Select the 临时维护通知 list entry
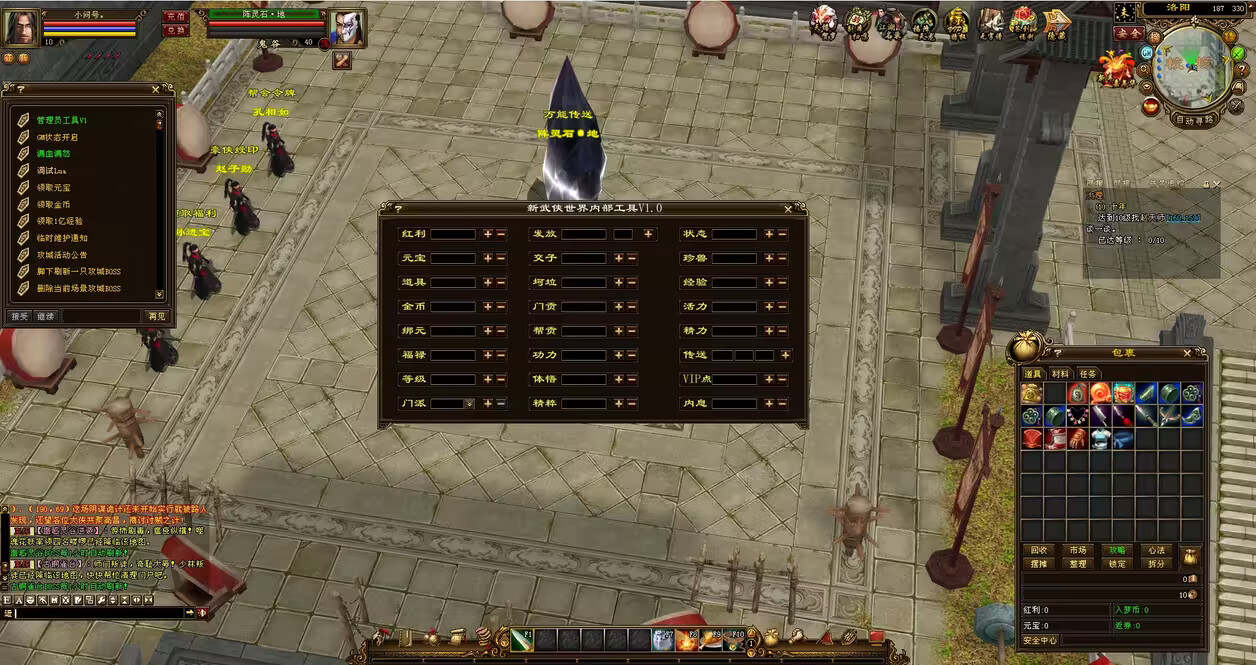Screen dimensions: 1256x665 [x=62, y=238]
